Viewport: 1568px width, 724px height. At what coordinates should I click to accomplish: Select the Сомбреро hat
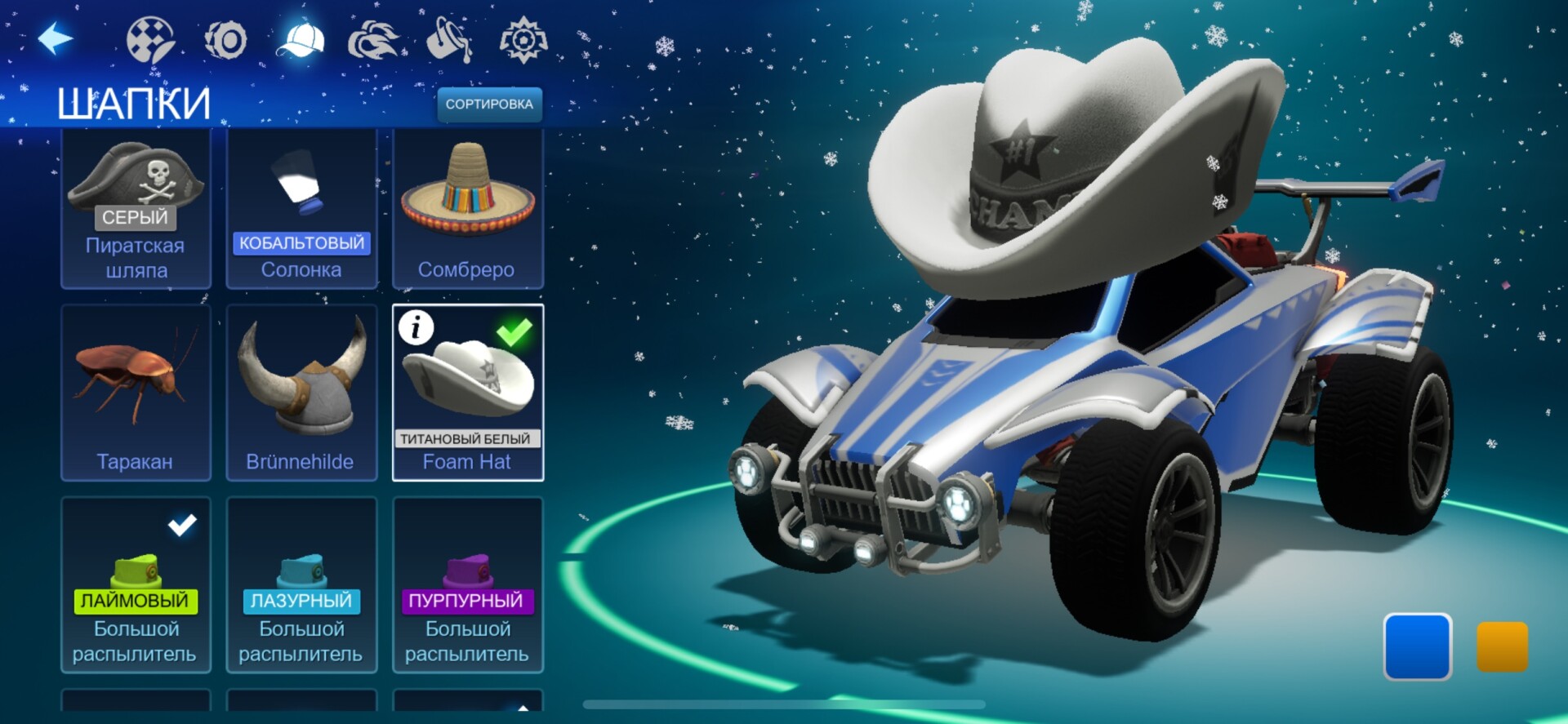coord(468,208)
